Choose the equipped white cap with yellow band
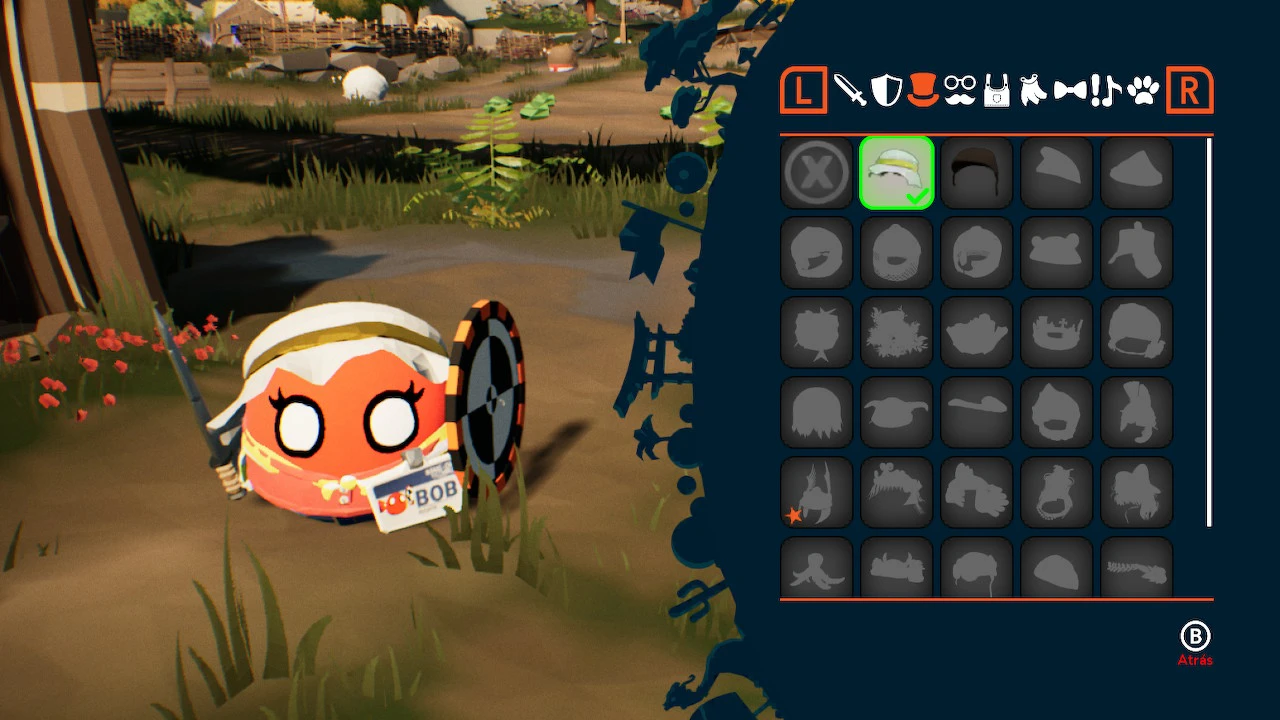 [x=897, y=173]
